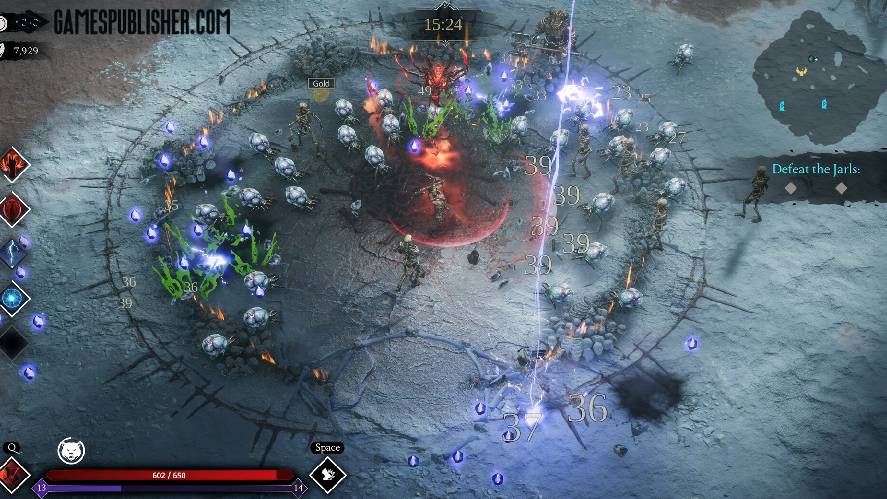Click the empty black diamond ability slot
Viewport: 887px width, 499px height.
tap(14, 342)
